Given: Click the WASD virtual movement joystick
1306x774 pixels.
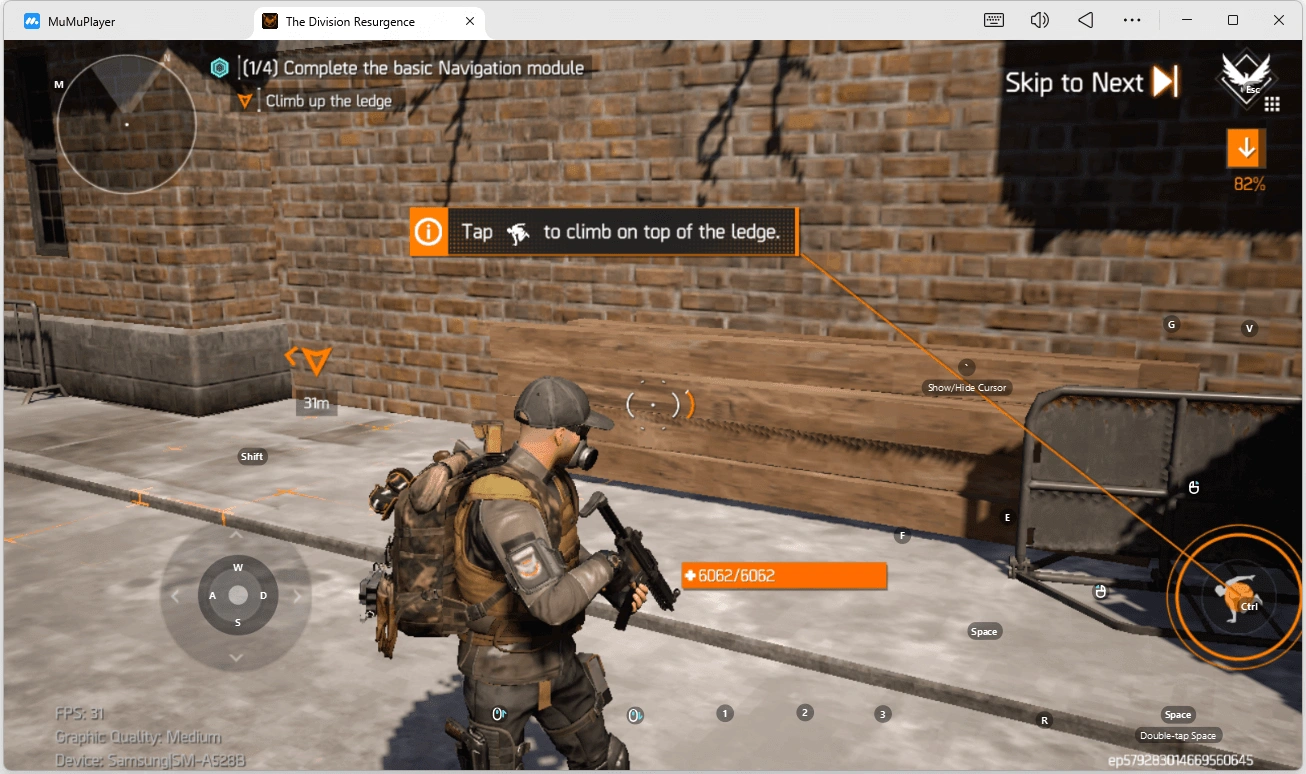Looking at the screenshot, I should click(236, 595).
